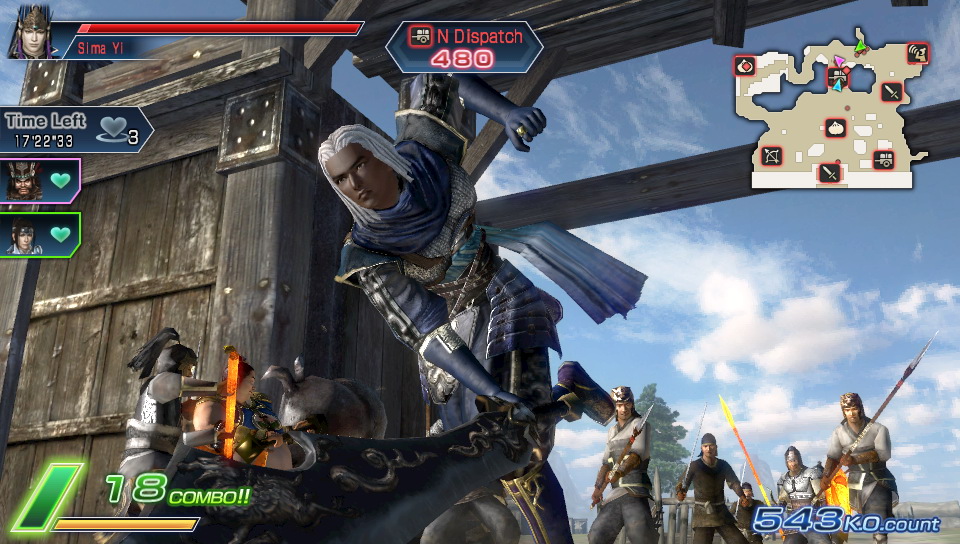Choose the cart marker beside the white-strip sword
Image resolution: width=960 pixels, height=544 pixels.
click(x=884, y=159)
